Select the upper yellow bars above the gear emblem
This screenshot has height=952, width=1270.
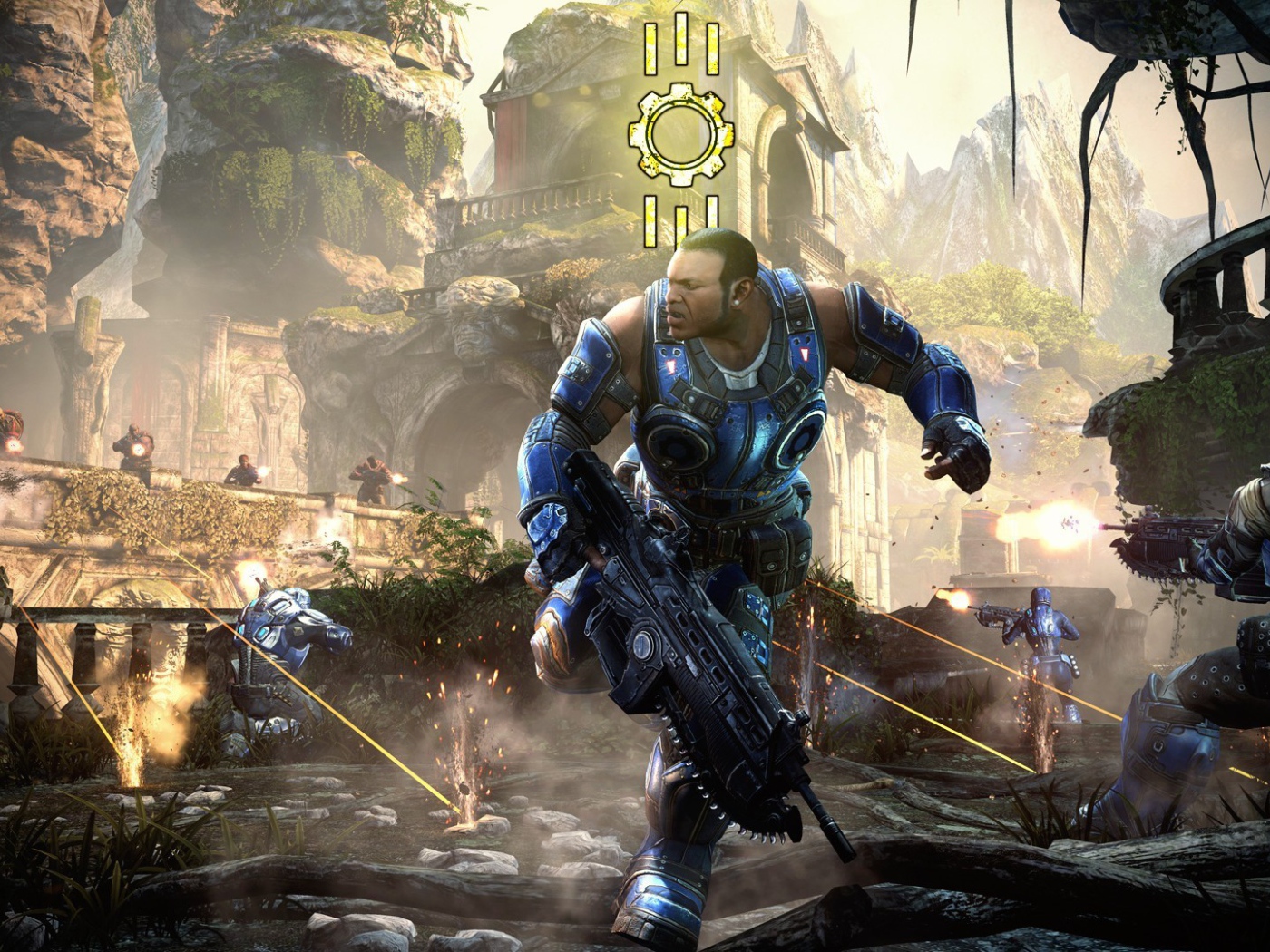[x=679, y=50]
